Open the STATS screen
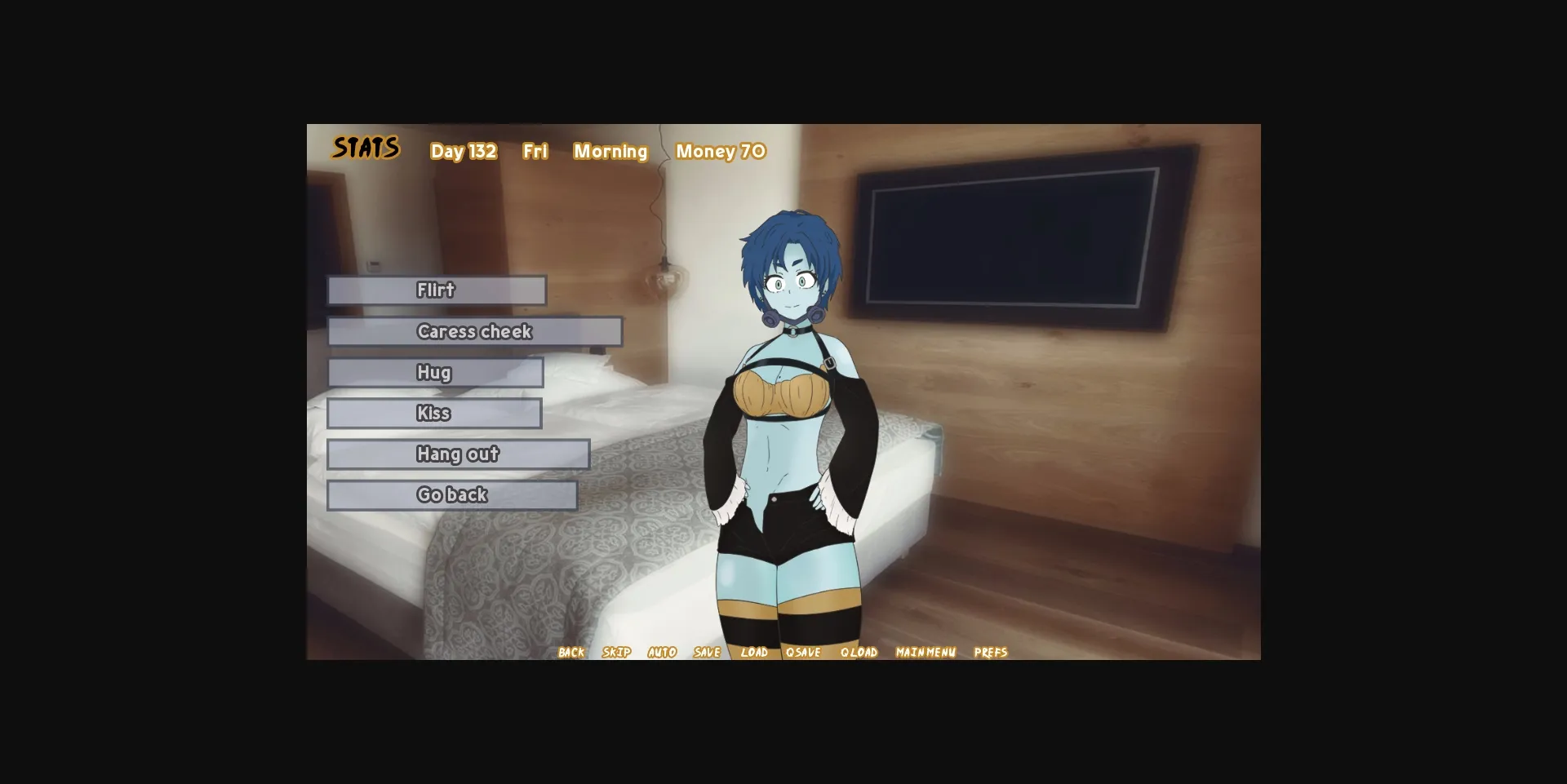The height and width of the screenshot is (784, 1567). pyautogui.click(x=366, y=148)
